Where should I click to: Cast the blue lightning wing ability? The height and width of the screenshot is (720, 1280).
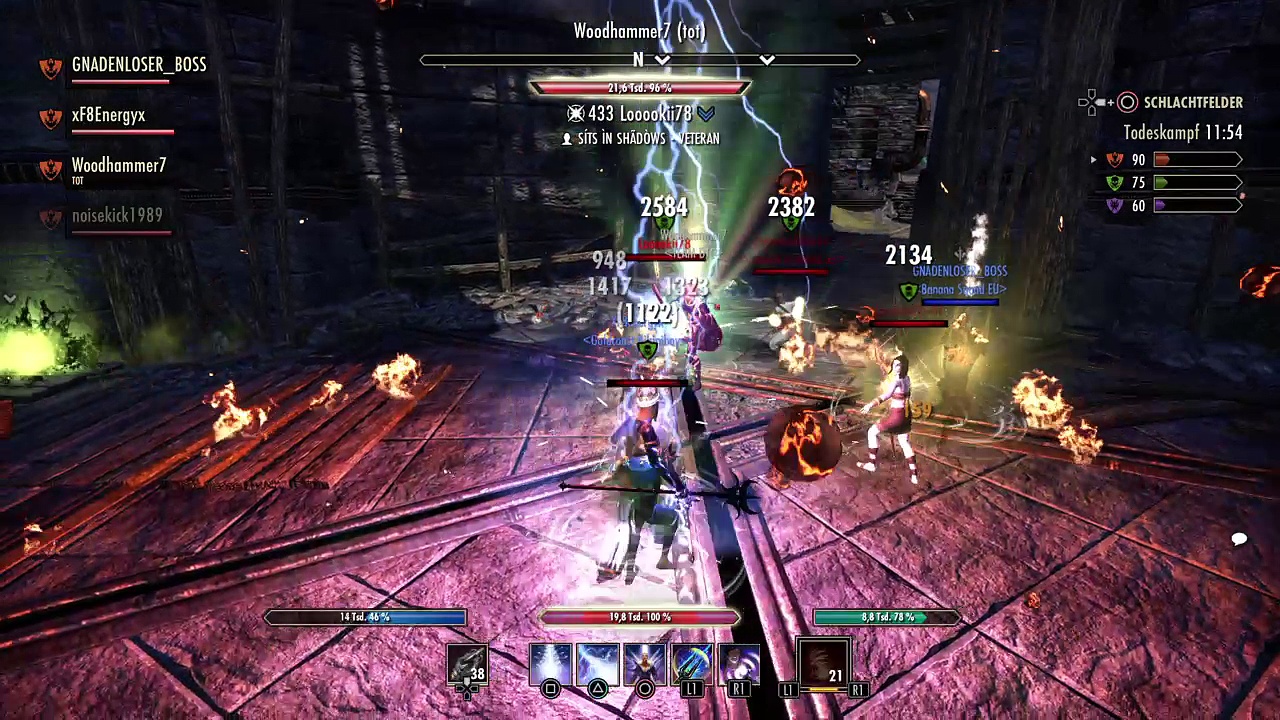[x=597, y=664]
